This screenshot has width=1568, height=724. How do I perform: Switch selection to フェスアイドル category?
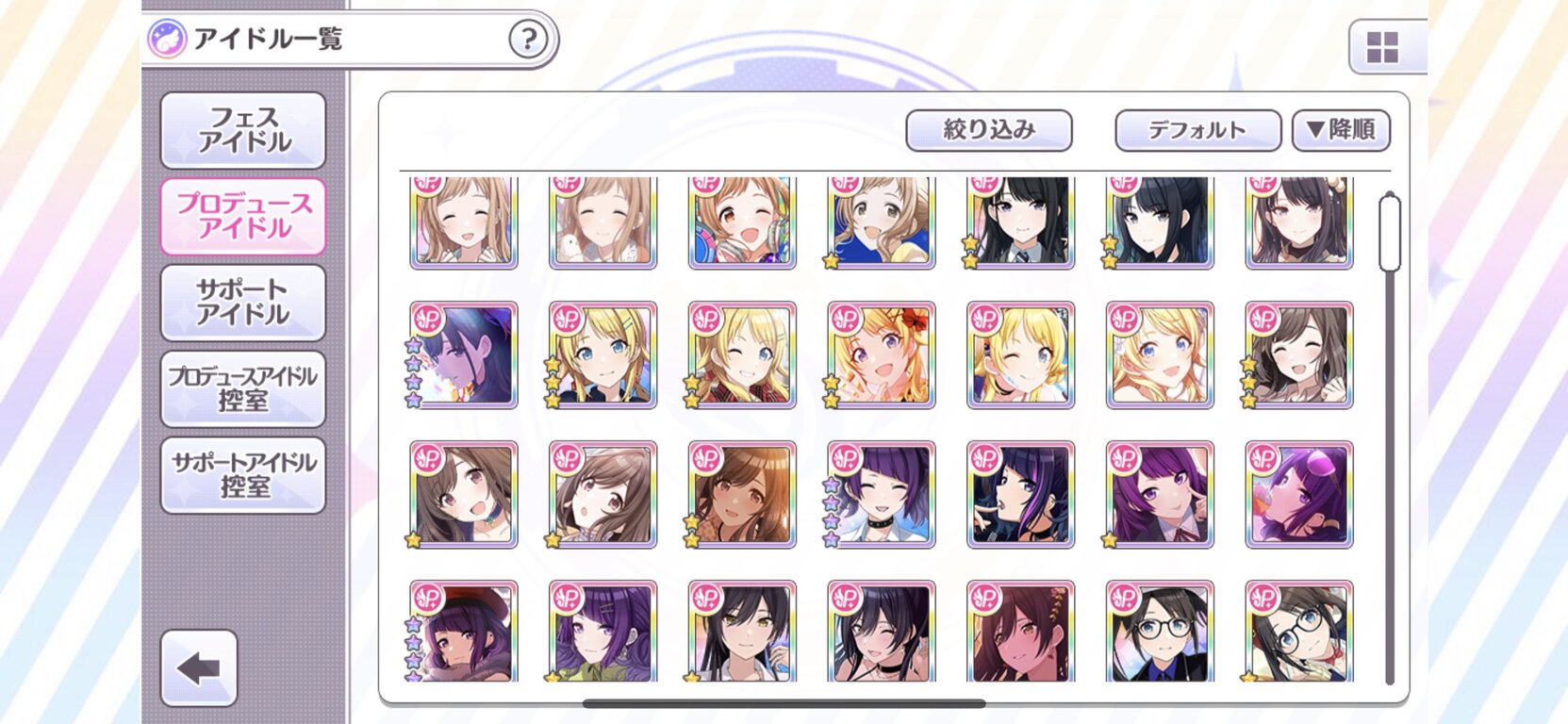(243, 130)
